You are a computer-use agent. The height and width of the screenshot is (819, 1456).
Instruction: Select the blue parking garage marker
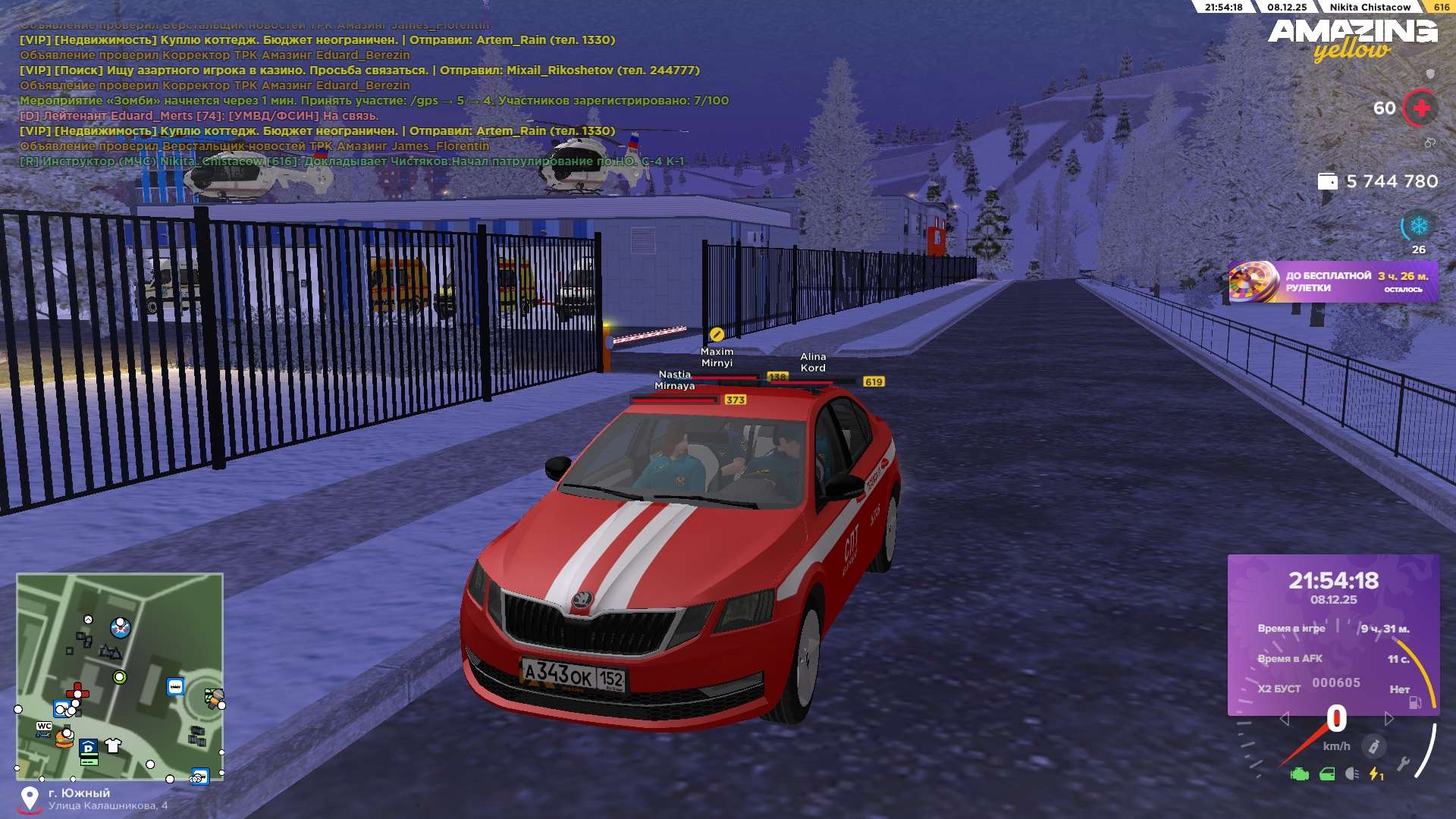coord(89,748)
